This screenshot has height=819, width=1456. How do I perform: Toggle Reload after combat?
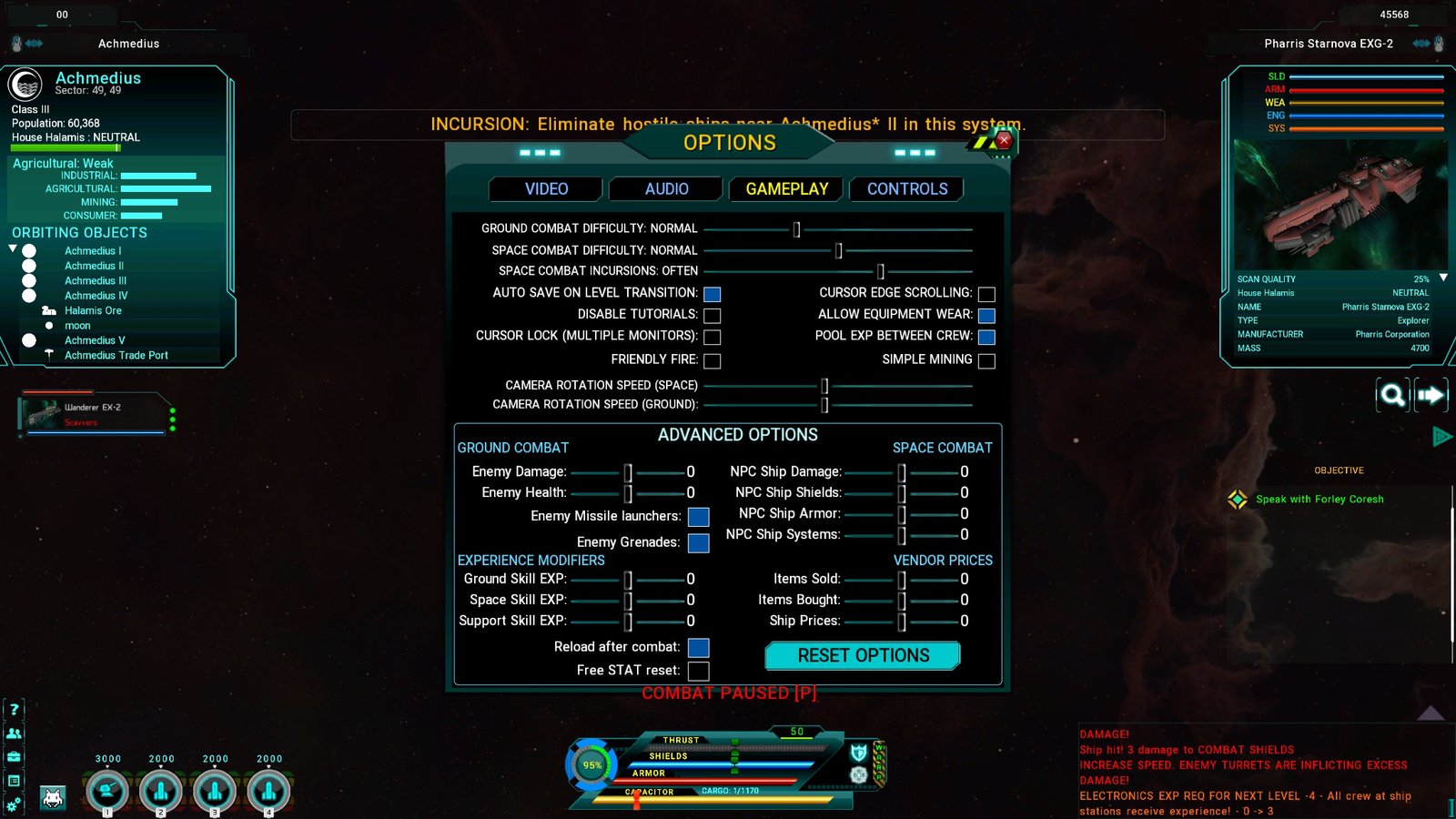point(698,648)
